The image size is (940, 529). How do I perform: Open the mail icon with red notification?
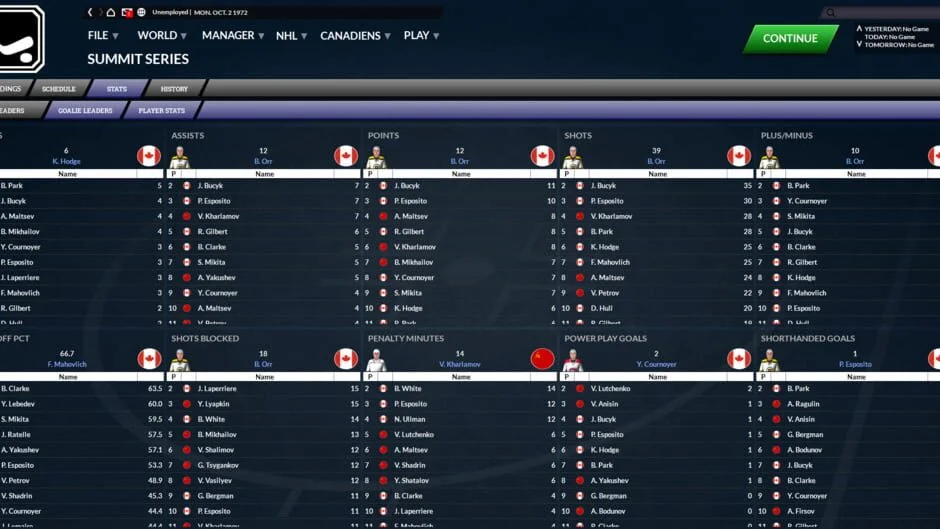point(127,13)
